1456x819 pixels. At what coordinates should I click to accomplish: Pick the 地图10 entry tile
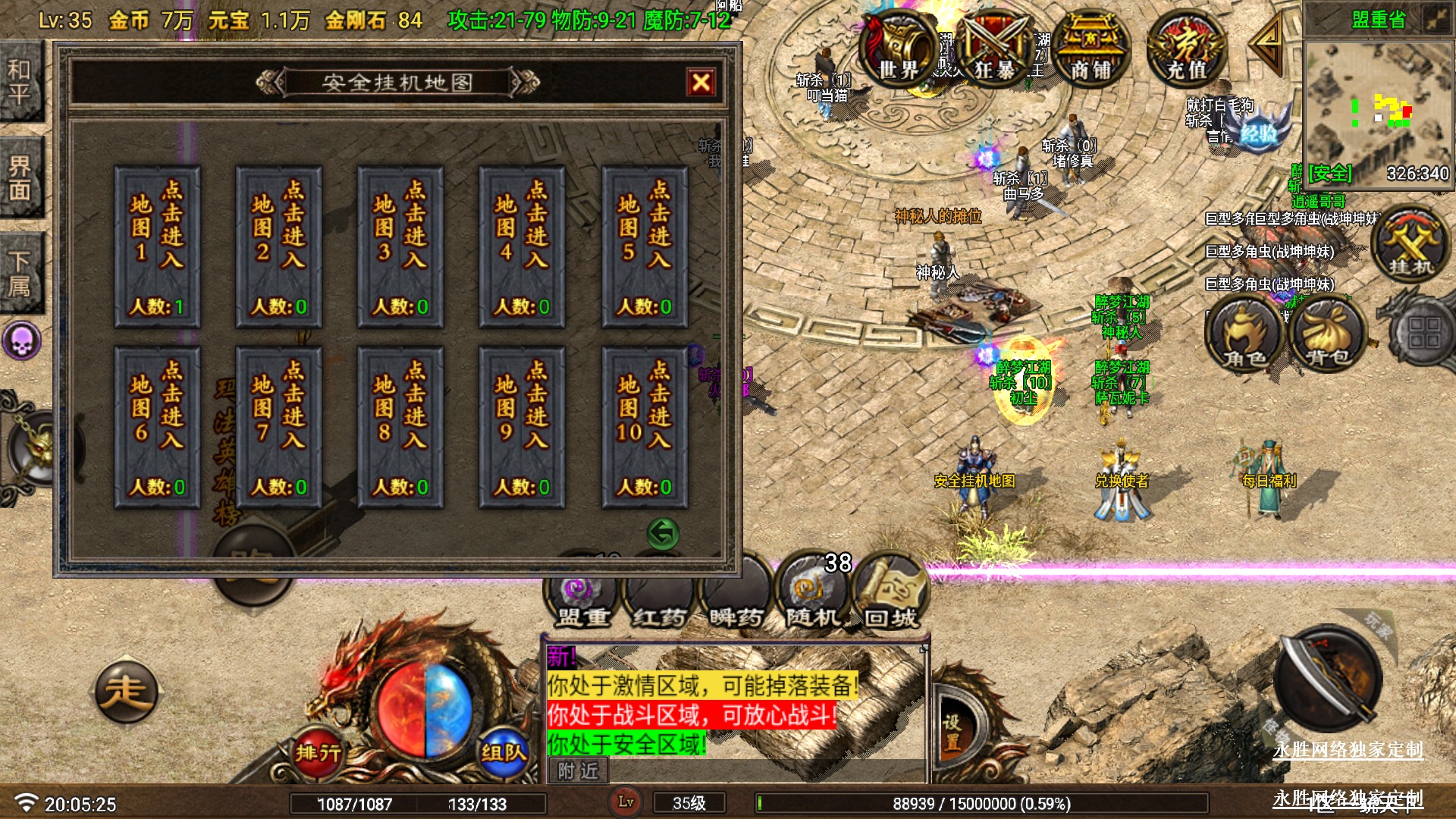pos(645,427)
